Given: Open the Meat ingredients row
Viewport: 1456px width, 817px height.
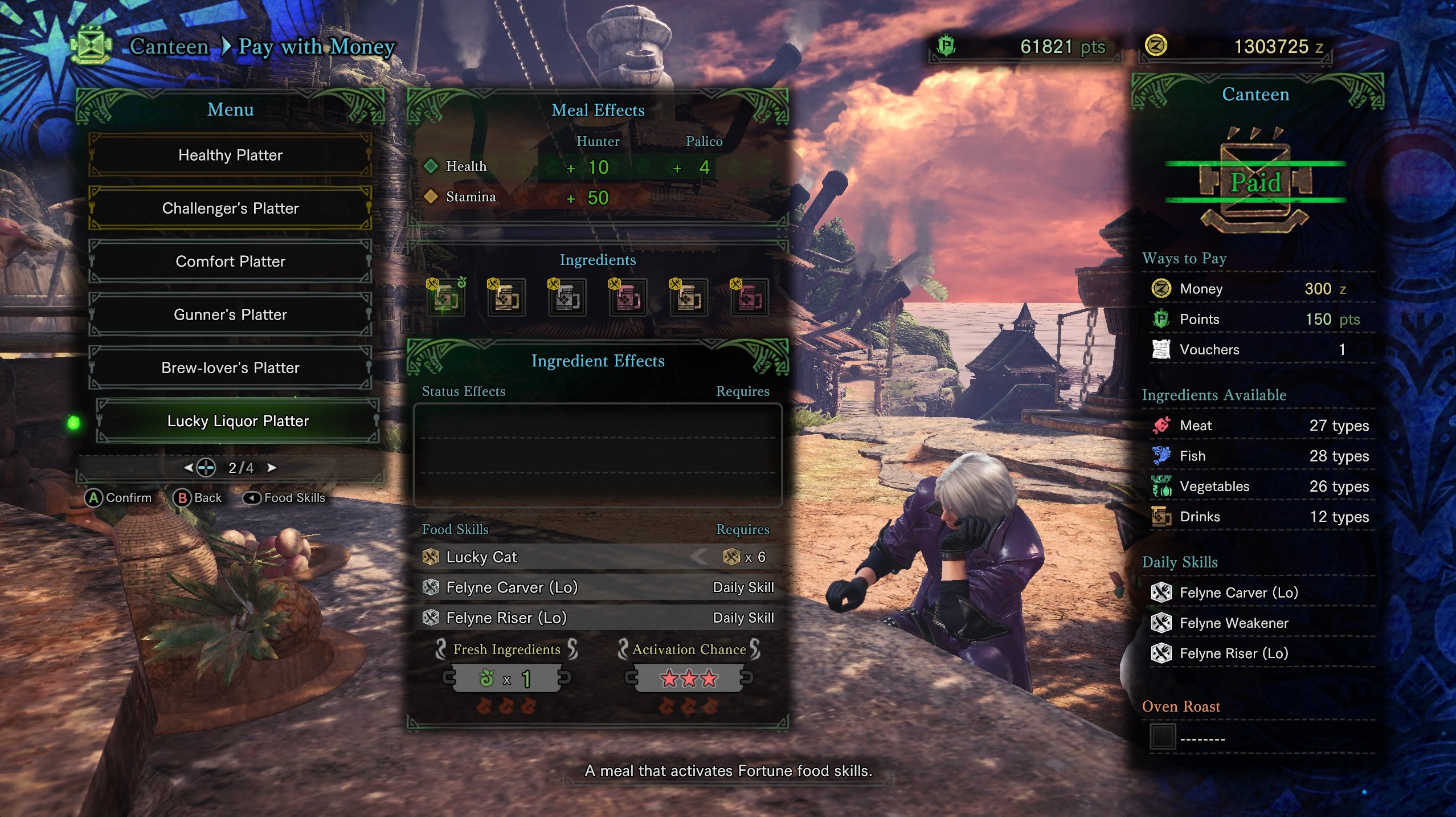Looking at the screenshot, I should (1260, 426).
